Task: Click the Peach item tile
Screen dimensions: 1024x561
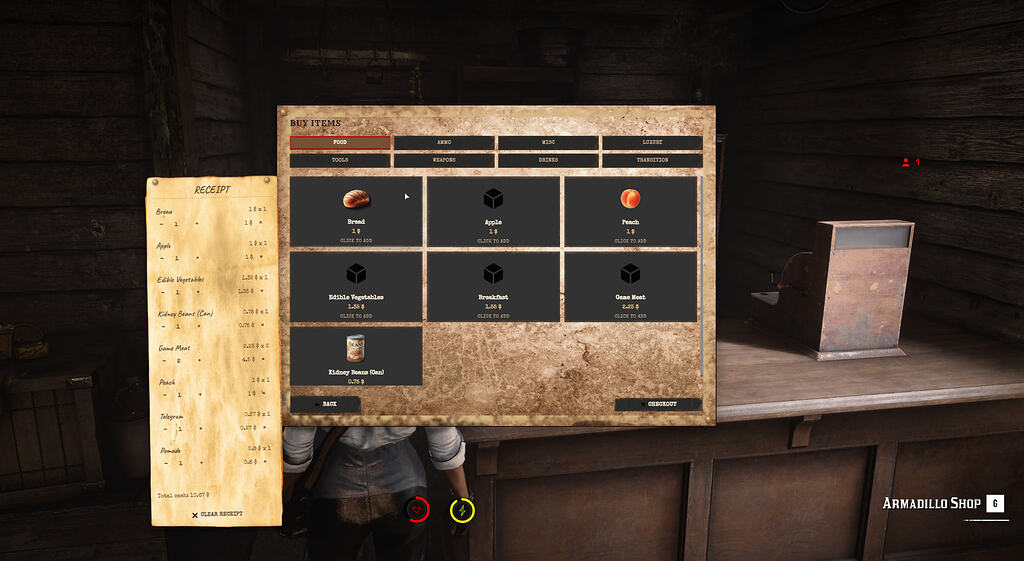Action: (630, 211)
